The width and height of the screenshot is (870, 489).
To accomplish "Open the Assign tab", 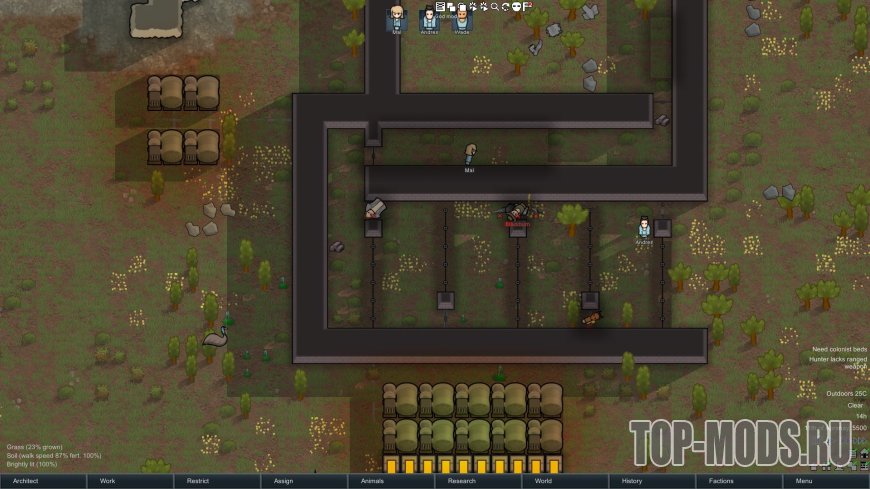I will [x=283, y=481].
